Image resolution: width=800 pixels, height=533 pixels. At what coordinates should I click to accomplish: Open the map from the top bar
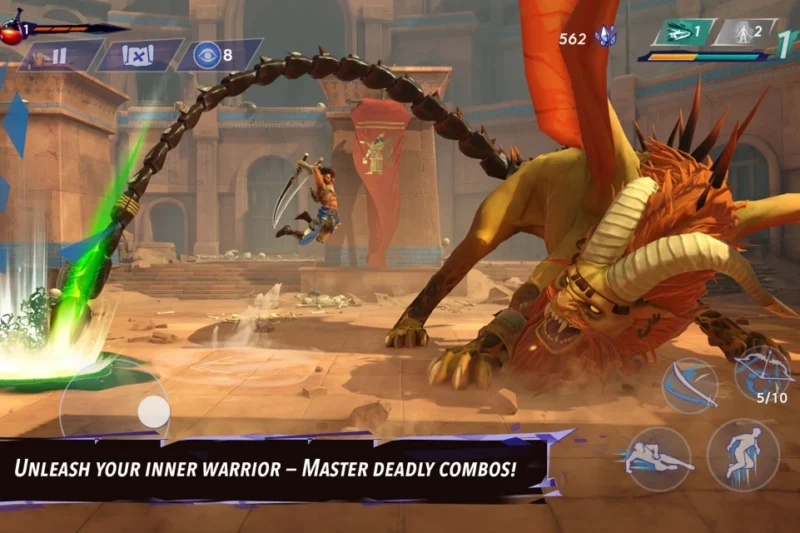(x=138, y=55)
